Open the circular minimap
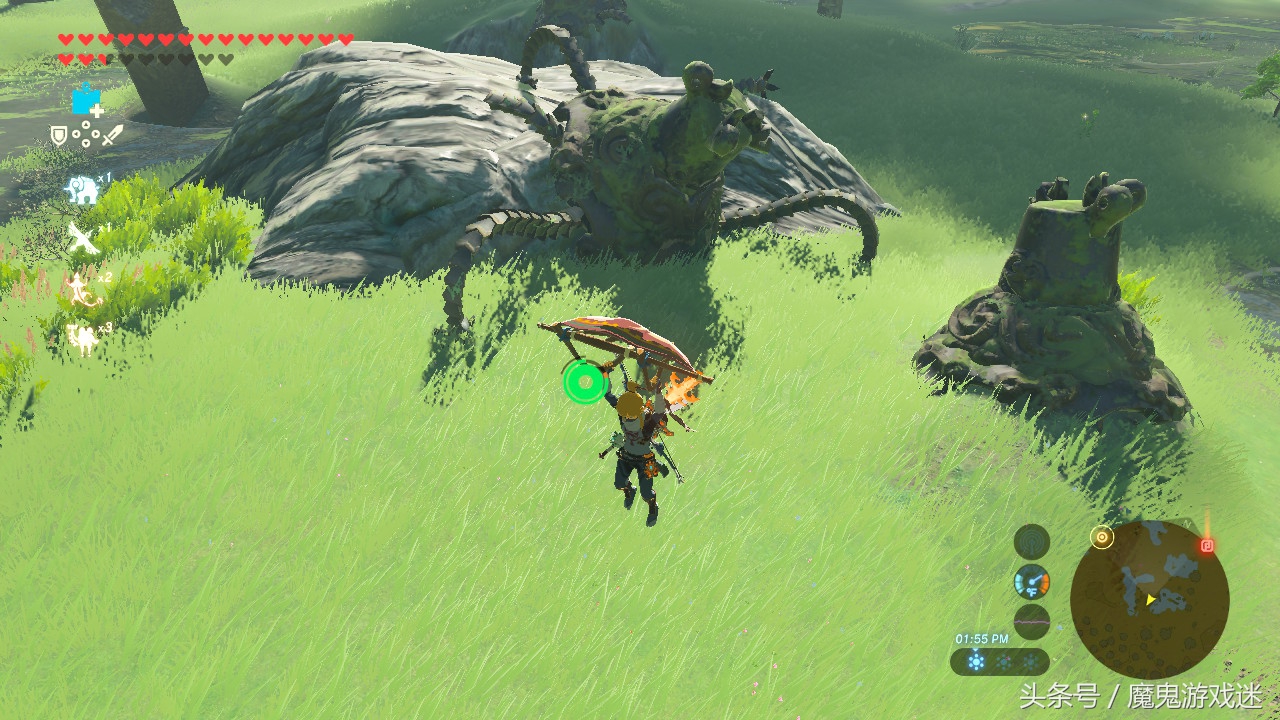The image size is (1280, 720). pos(1149,599)
